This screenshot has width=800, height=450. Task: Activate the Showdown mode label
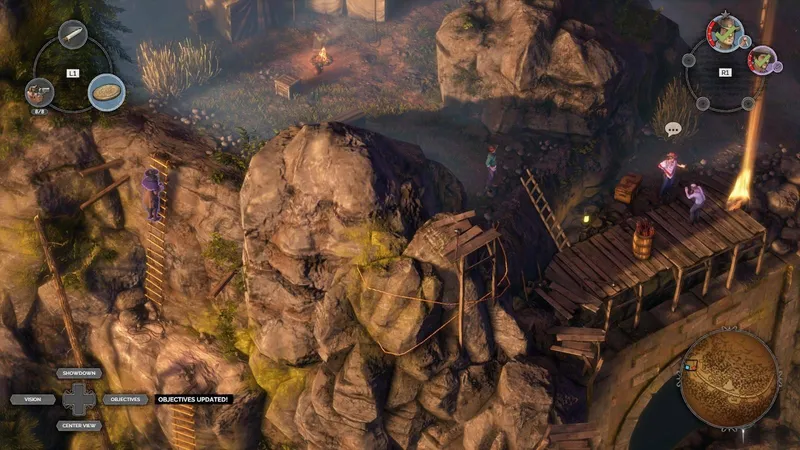tap(79, 373)
